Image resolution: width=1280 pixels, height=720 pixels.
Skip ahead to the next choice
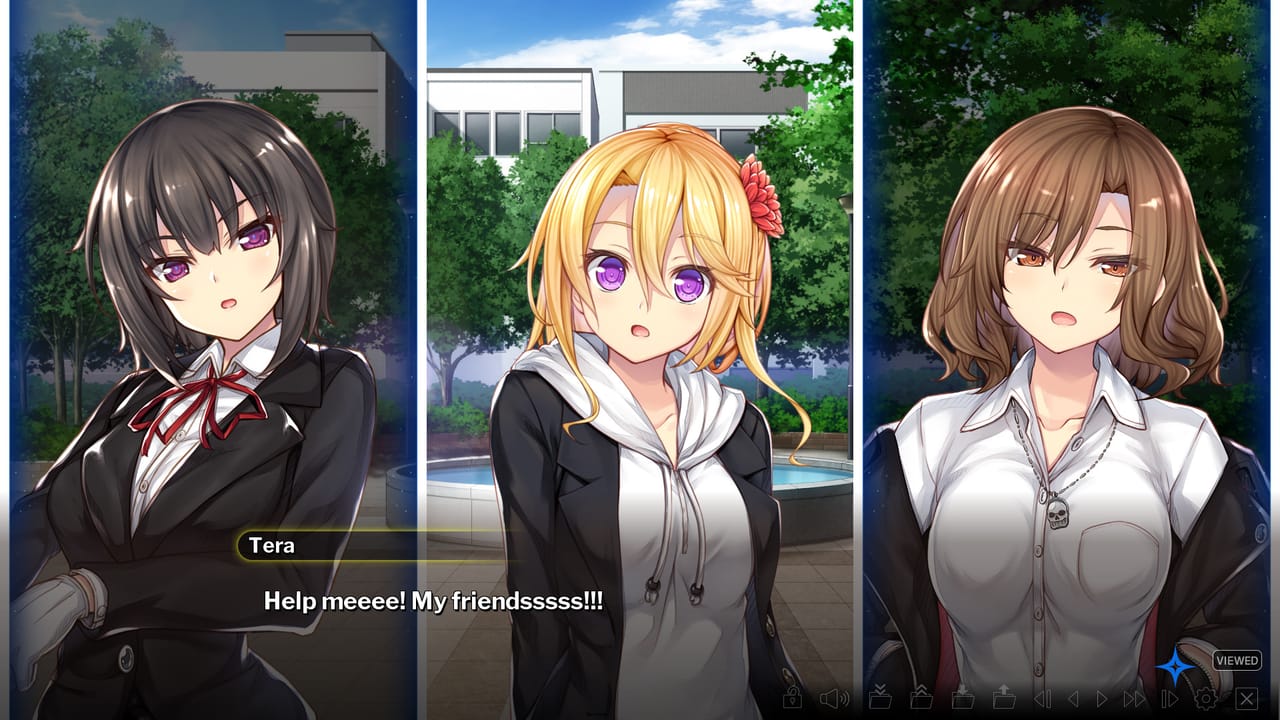coord(1169,698)
